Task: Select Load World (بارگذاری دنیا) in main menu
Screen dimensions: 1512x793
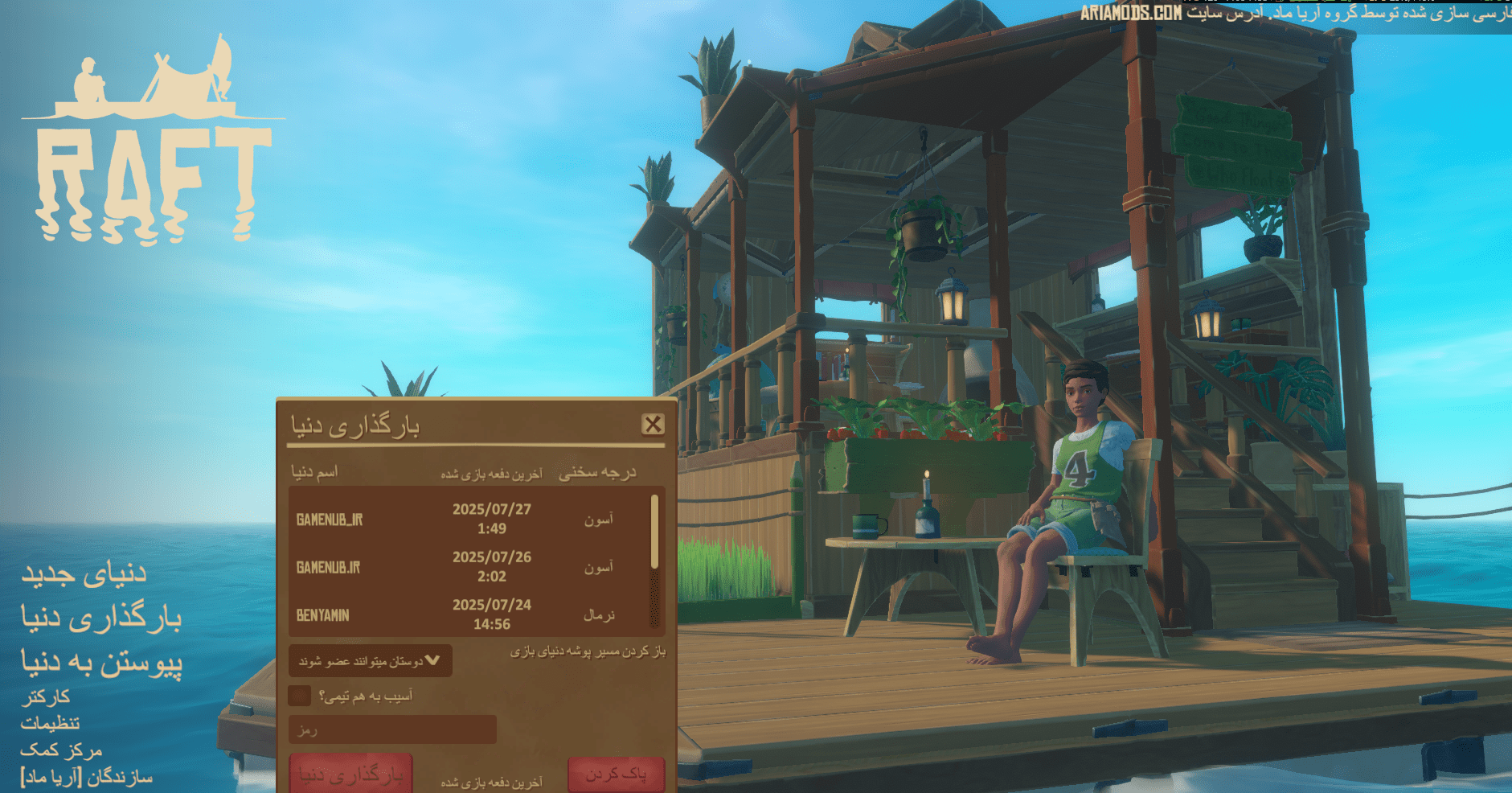Action: pos(101,618)
